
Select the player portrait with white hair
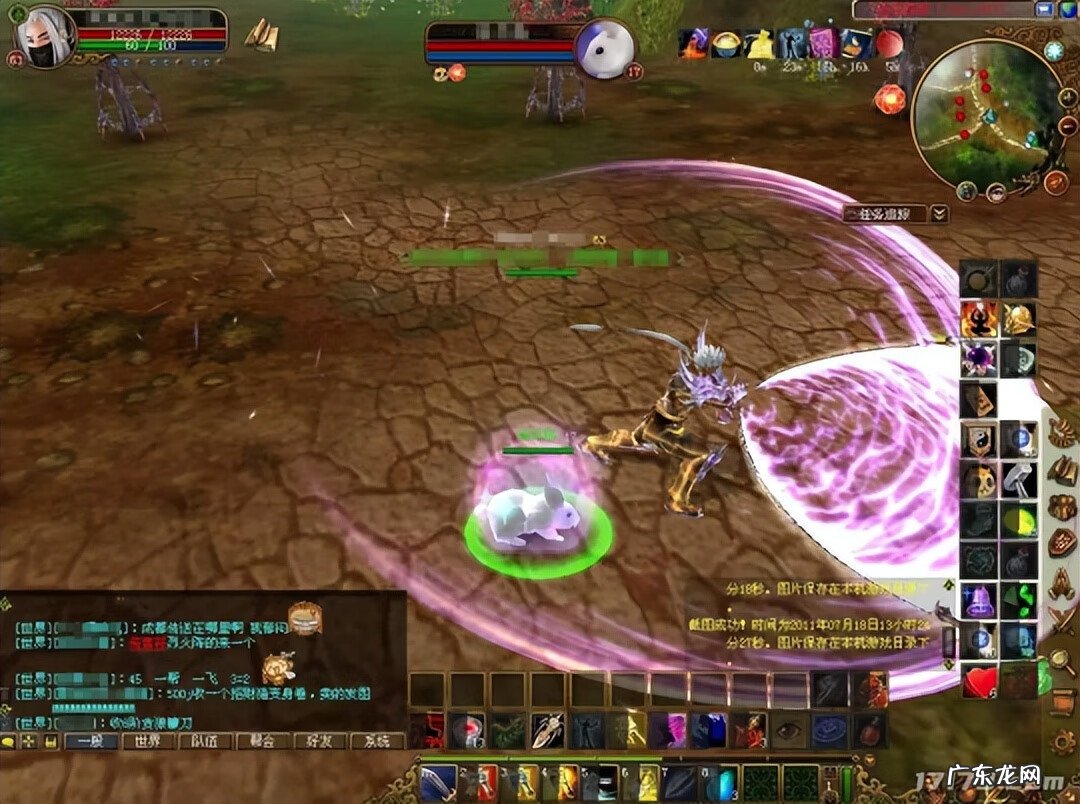(44, 39)
